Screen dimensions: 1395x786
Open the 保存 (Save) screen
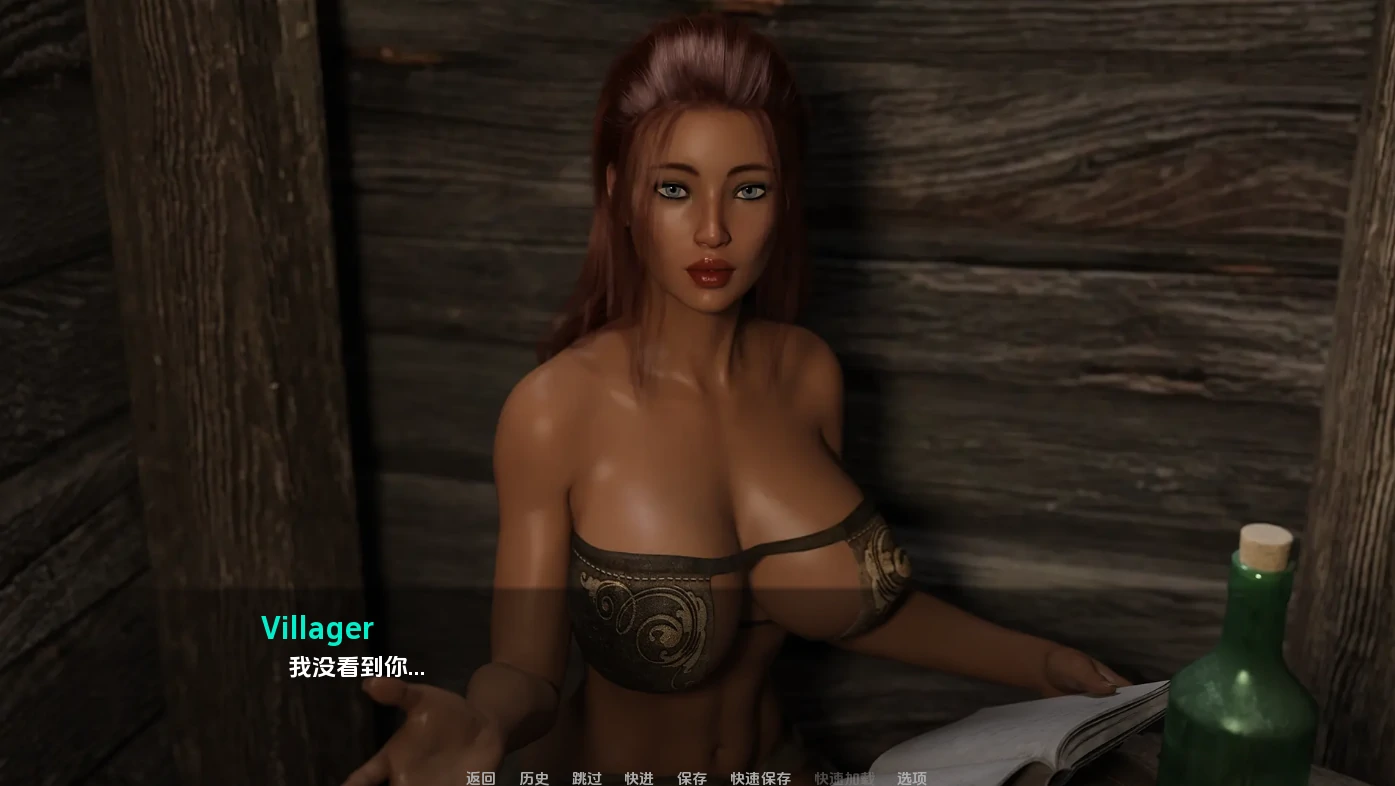pos(692,778)
